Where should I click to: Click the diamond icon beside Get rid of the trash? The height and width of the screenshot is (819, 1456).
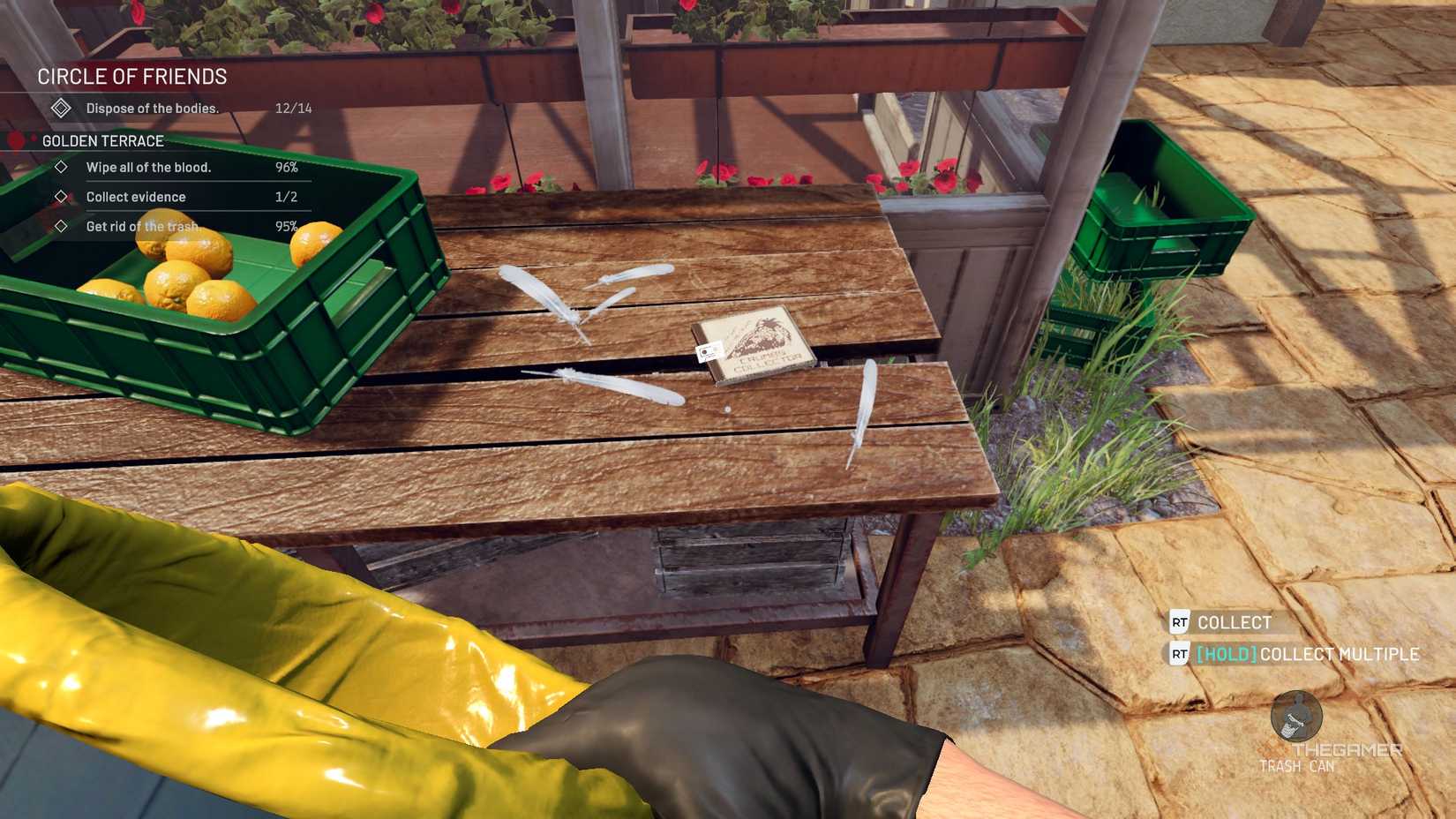pos(62,226)
